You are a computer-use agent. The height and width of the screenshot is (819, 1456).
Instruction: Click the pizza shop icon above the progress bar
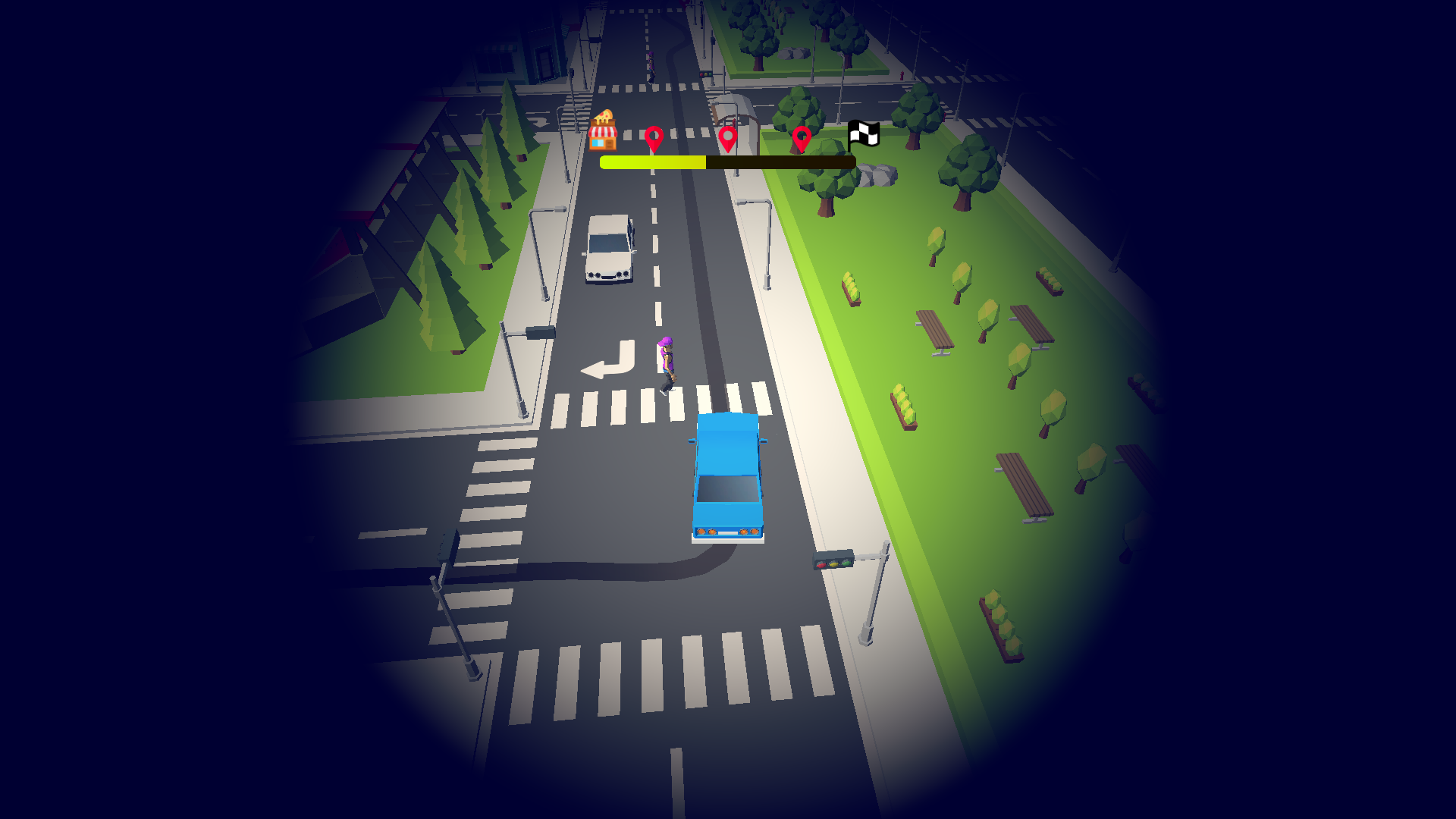click(604, 129)
